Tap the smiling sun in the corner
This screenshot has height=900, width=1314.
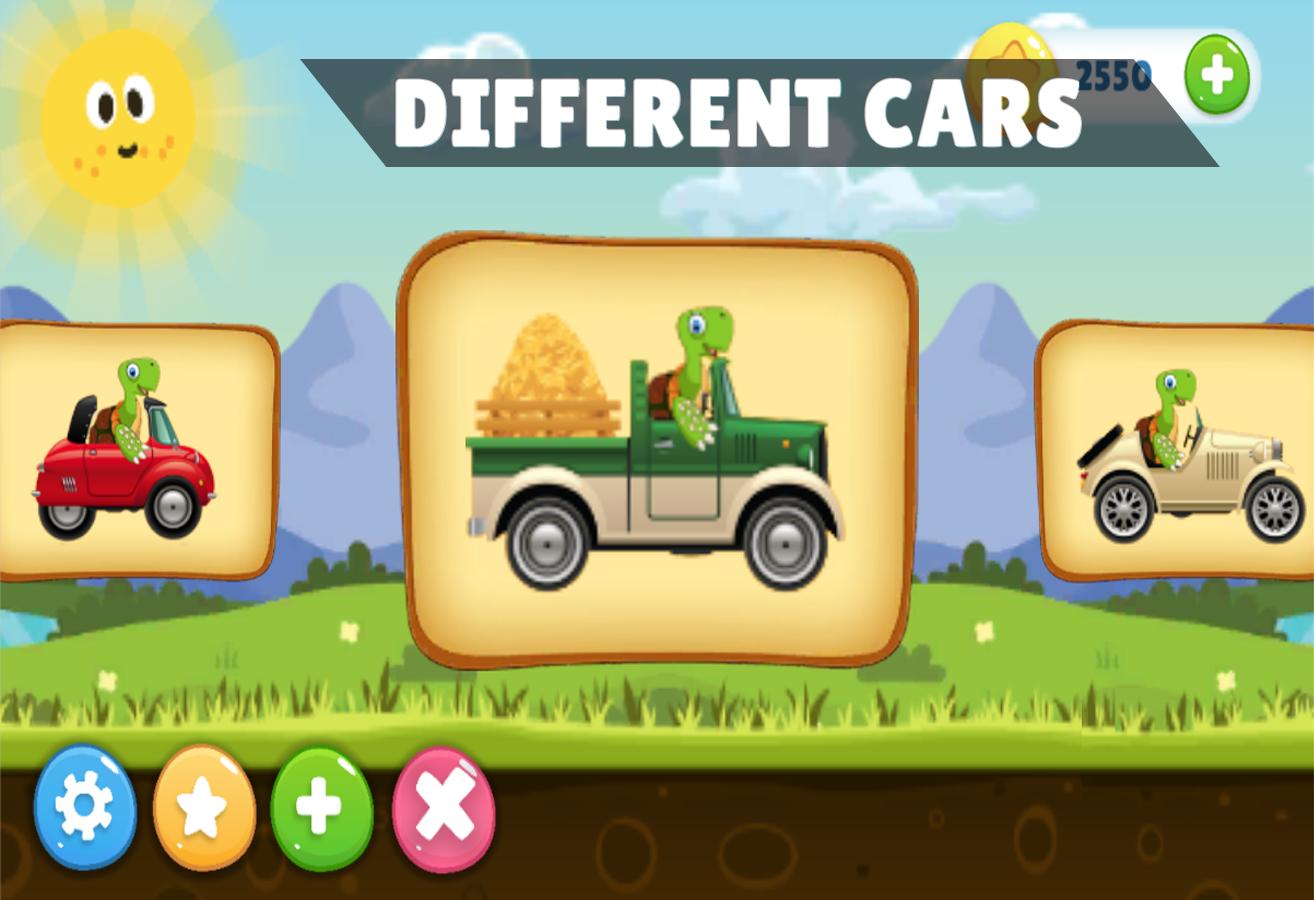coord(115,115)
